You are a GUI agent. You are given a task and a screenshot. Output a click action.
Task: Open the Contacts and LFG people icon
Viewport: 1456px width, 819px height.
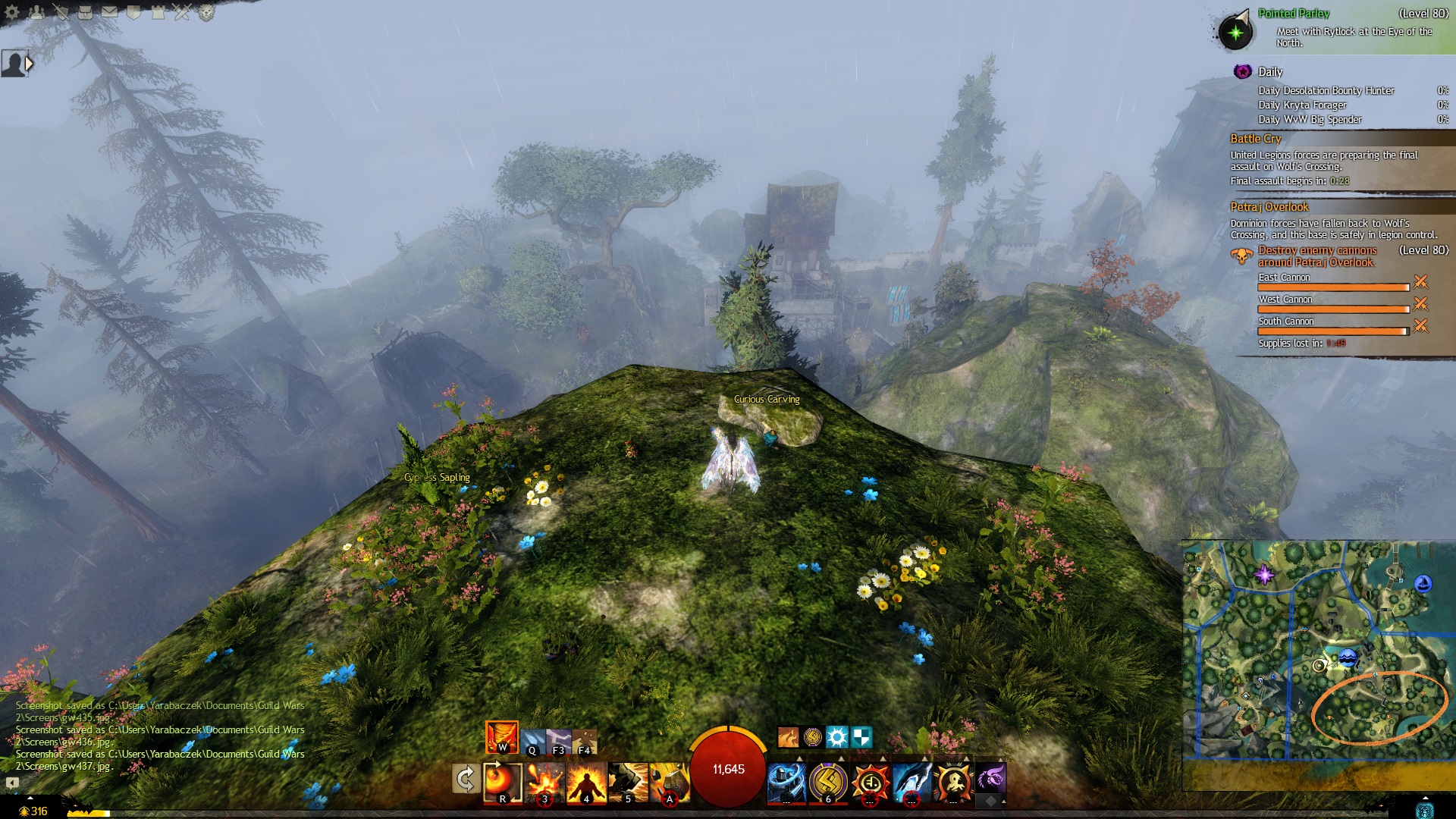pos(37,12)
